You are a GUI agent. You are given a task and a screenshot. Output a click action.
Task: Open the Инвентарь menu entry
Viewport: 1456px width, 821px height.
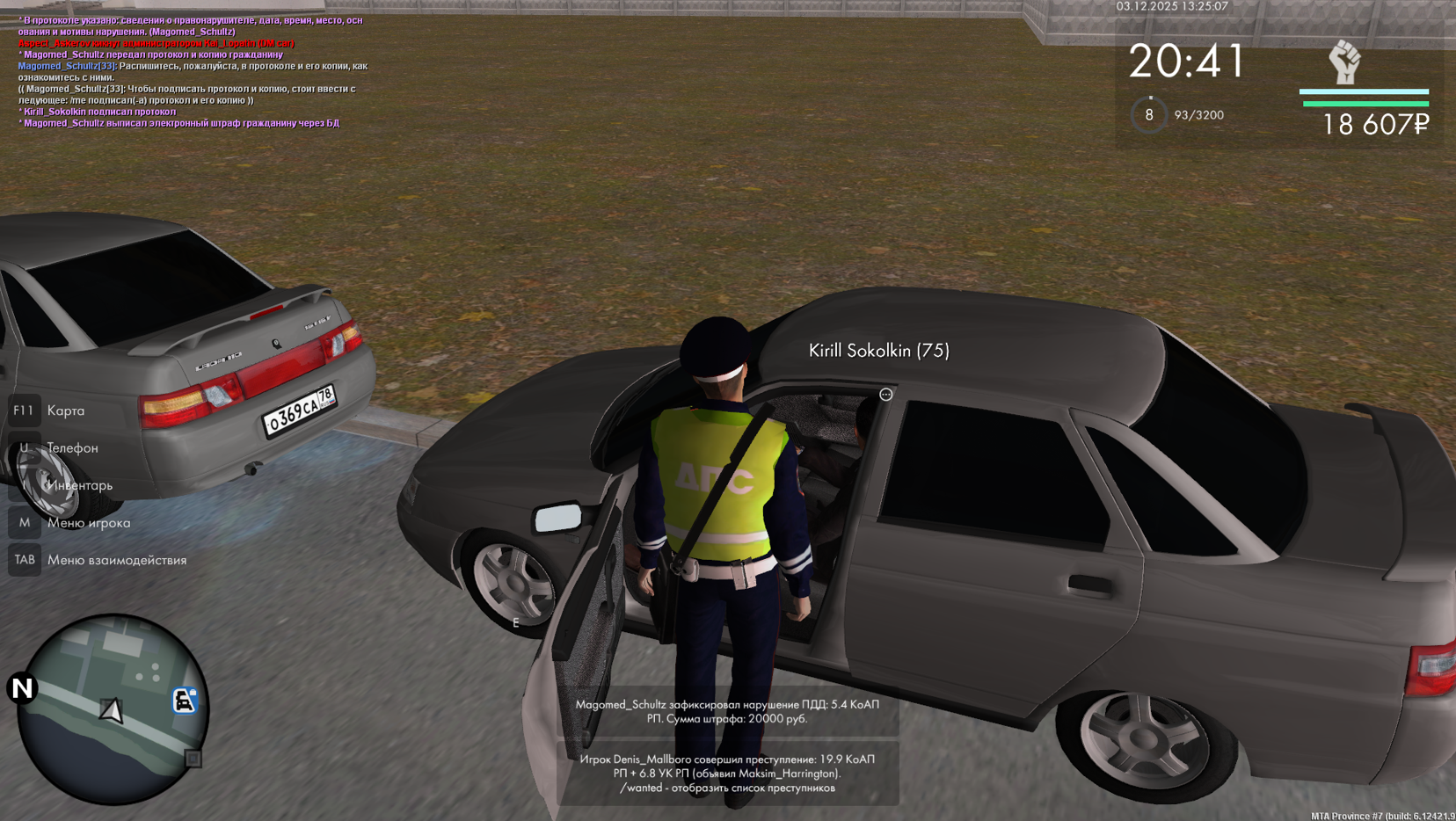[x=79, y=485]
